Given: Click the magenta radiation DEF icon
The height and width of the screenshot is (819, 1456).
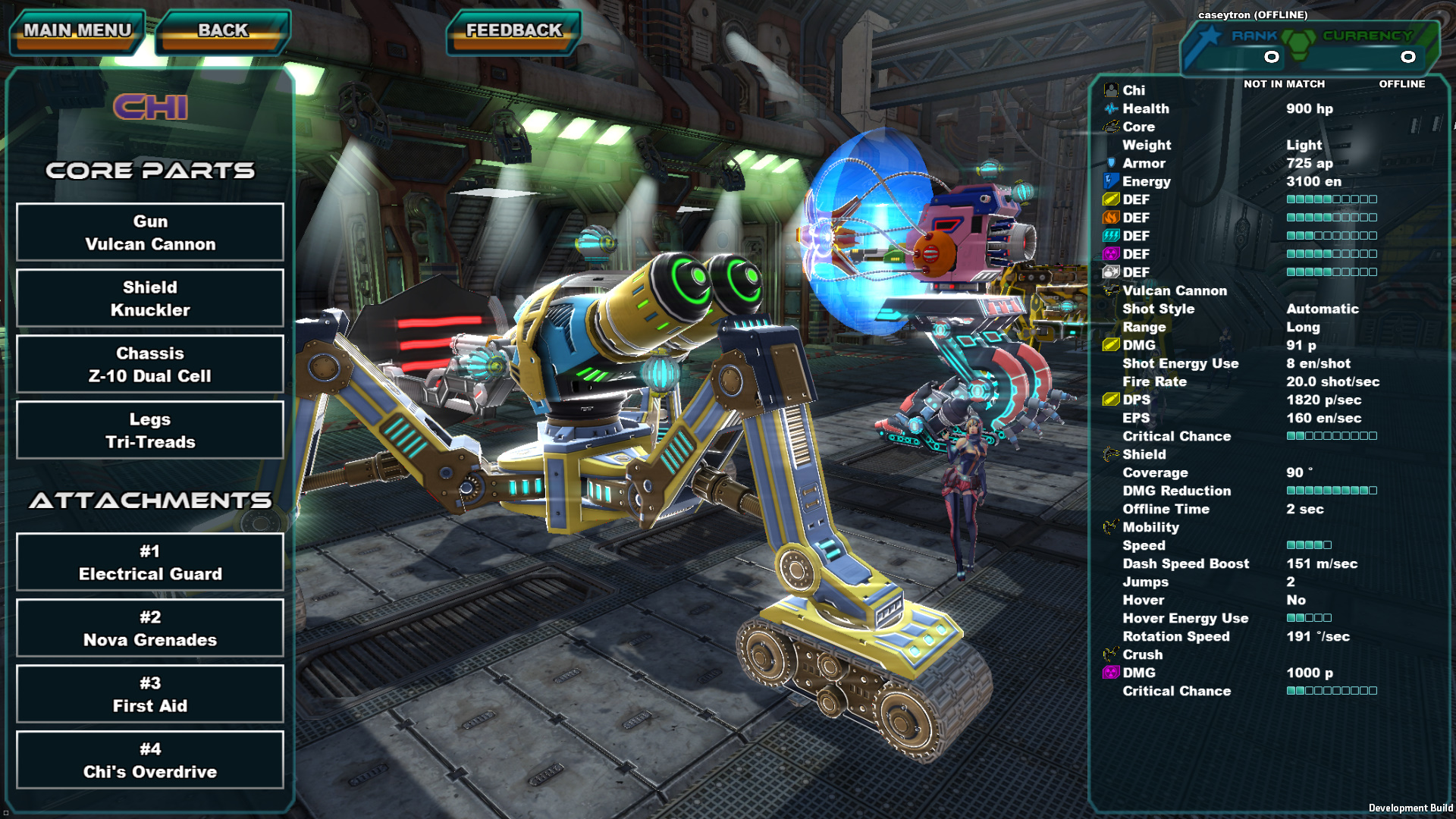Looking at the screenshot, I should coord(1111,253).
